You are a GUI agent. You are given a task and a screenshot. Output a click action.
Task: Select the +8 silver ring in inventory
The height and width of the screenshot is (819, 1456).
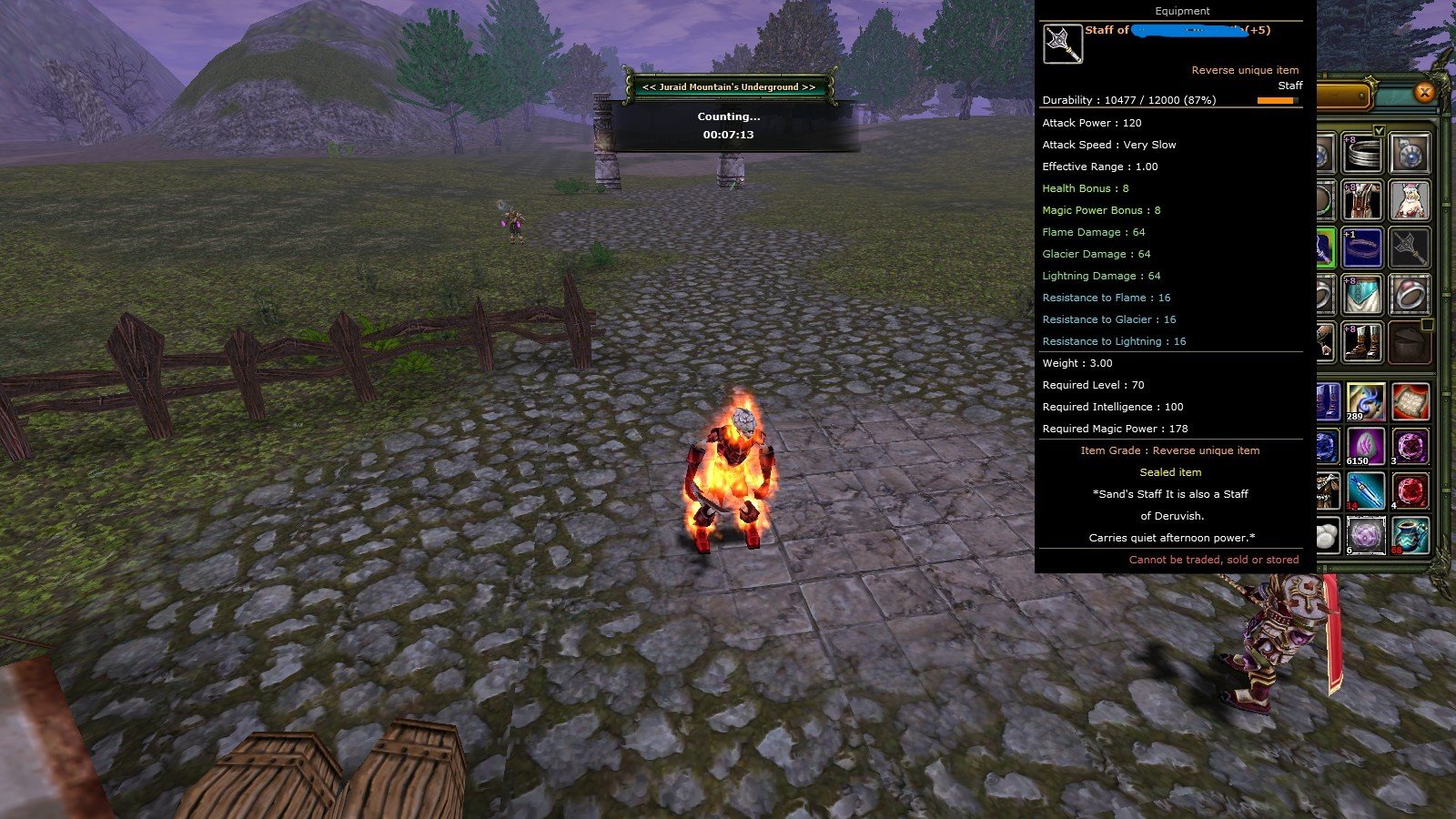click(1363, 152)
